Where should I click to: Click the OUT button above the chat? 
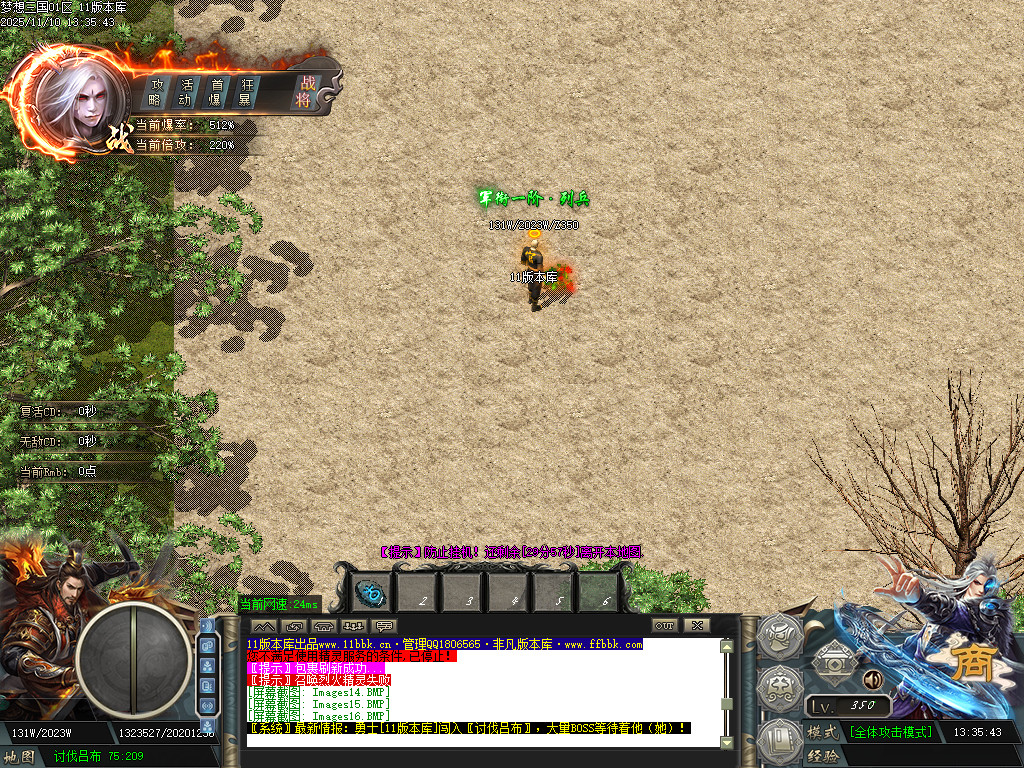tap(666, 625)
